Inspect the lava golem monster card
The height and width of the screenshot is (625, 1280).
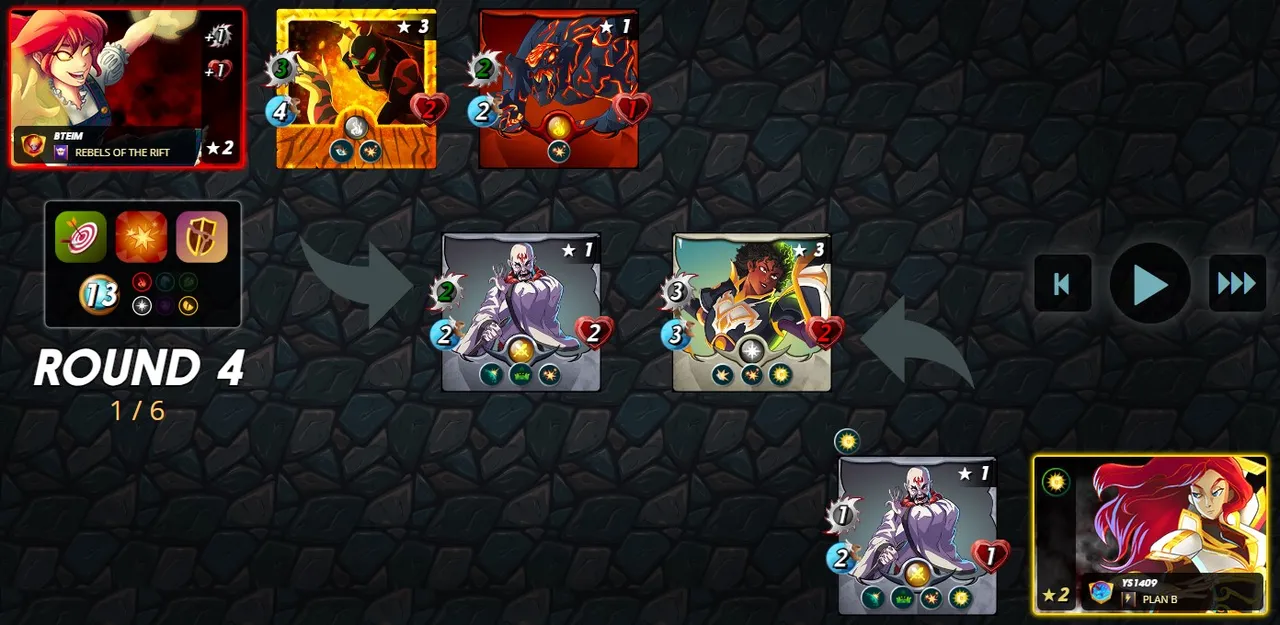[x=558, y=88]
